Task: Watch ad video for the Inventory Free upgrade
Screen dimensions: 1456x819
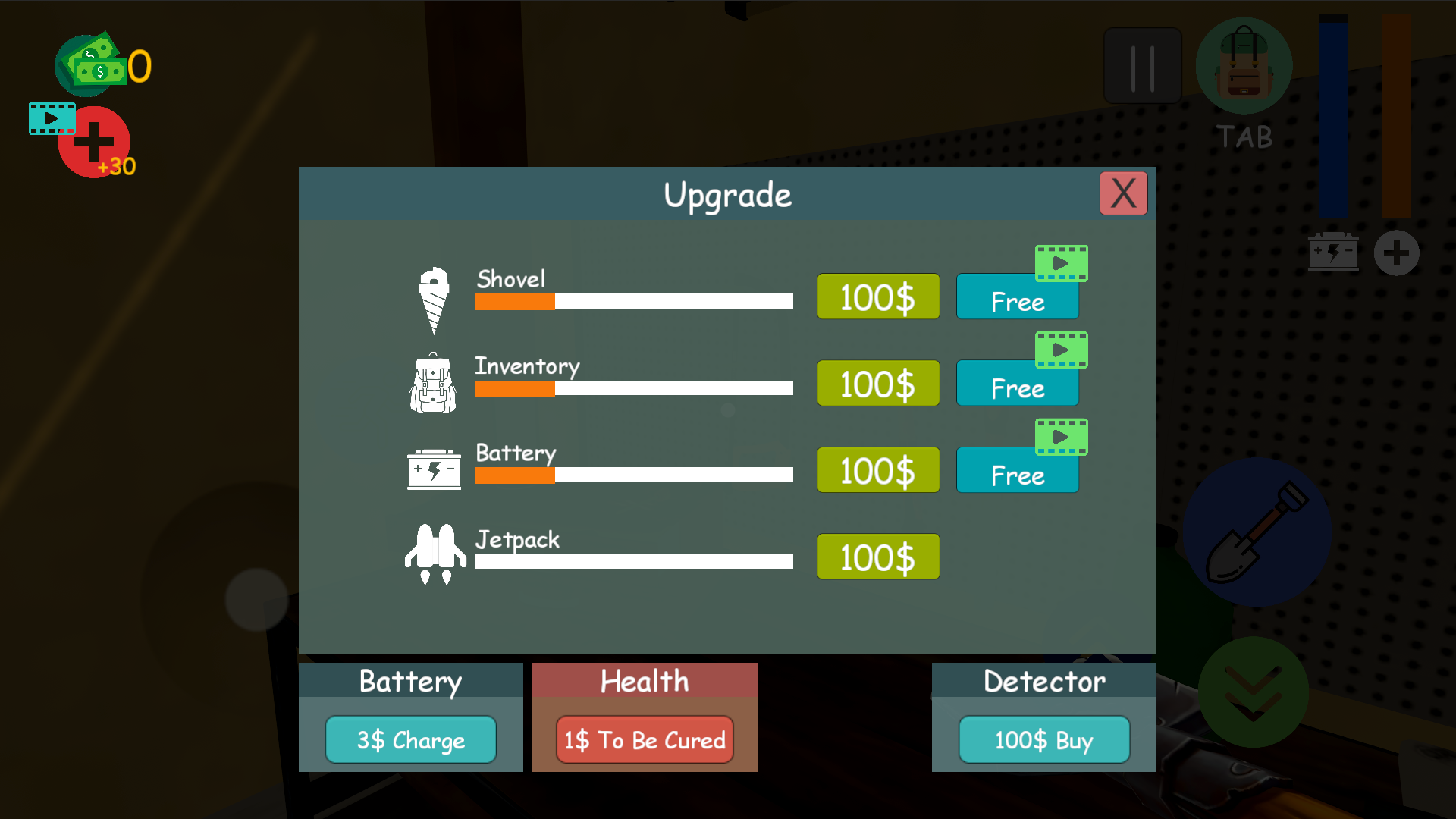Action: pos(1061,350)
